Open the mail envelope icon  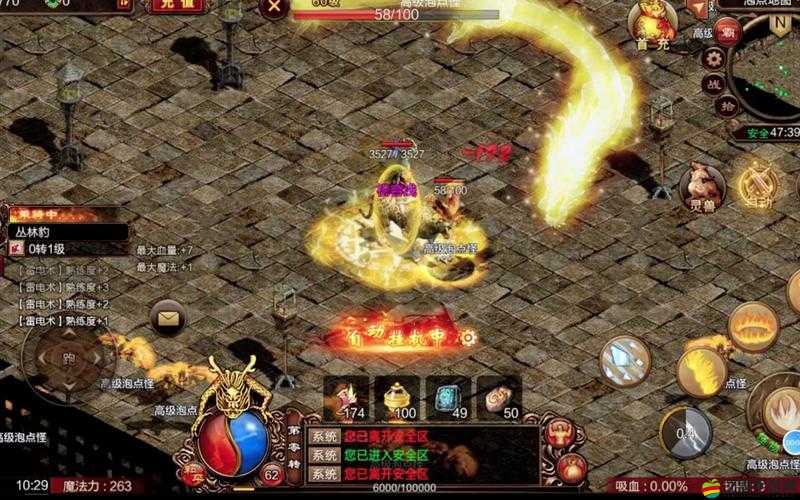tap(167, 319)
